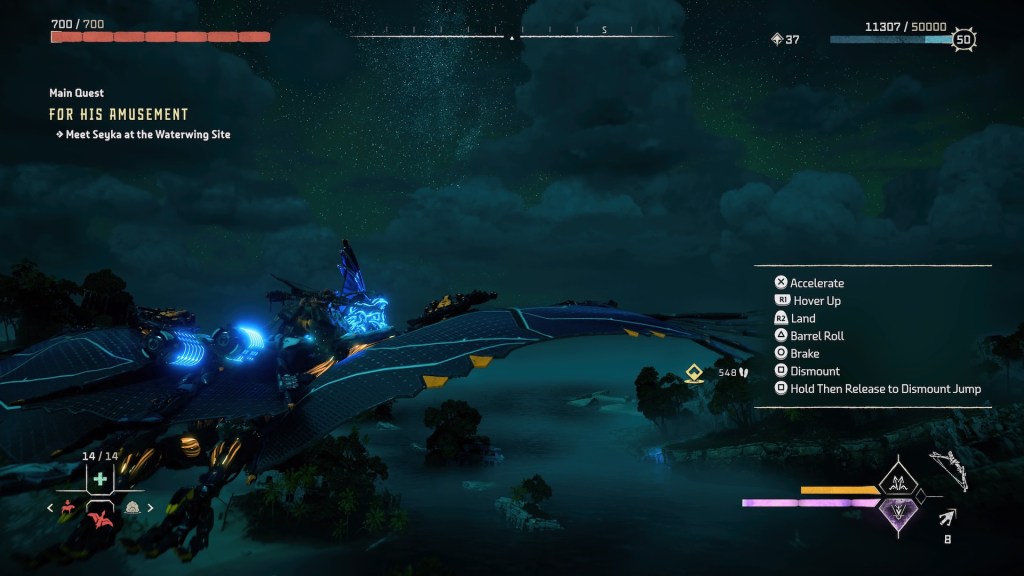Cycle the tool selector left arrow
Viewport: 1024px width, 576px height.
click(x=50, y=508)
